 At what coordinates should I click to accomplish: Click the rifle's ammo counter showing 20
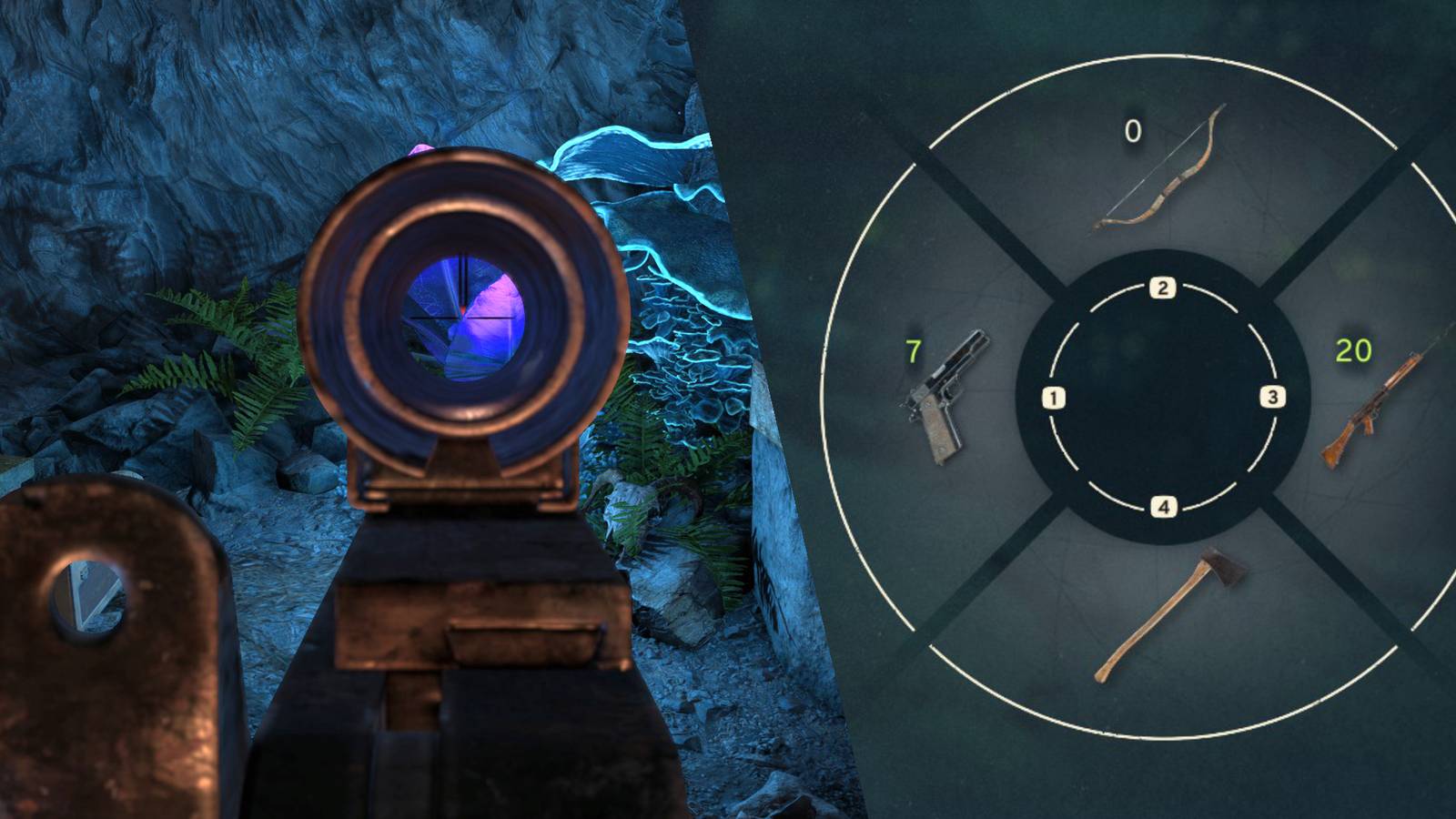(1354, 349)
